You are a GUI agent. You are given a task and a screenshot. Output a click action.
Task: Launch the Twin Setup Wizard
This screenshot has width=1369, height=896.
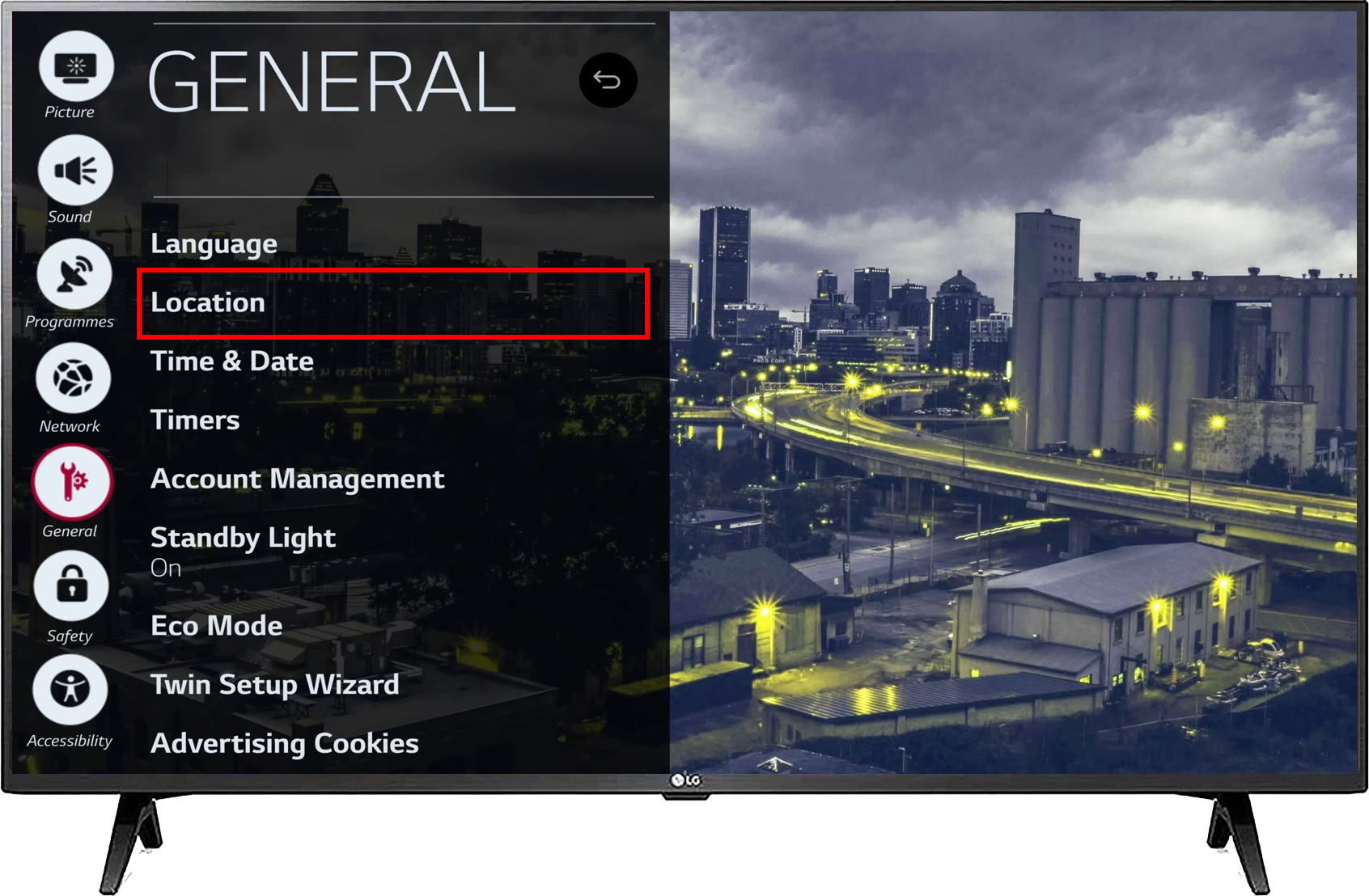pyautogui.click(x=275, y=684)
